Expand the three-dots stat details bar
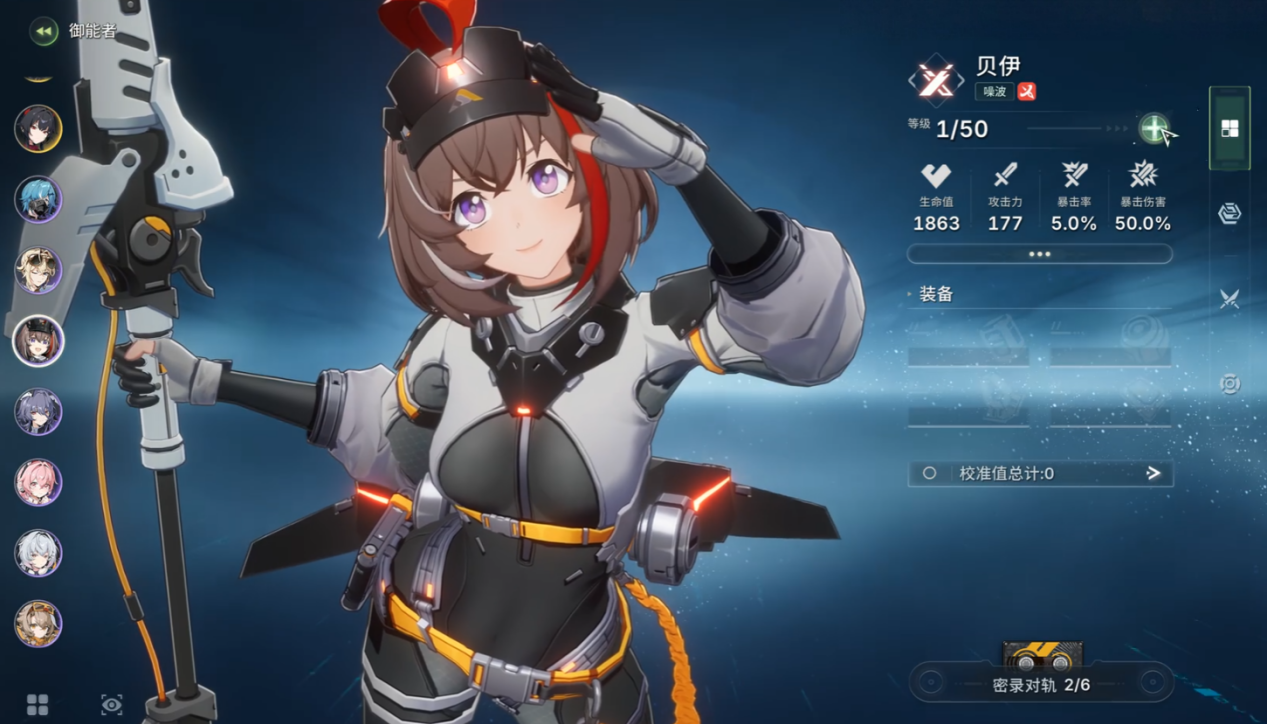This screenshot has height=724, width=1267. (1039, 254)
